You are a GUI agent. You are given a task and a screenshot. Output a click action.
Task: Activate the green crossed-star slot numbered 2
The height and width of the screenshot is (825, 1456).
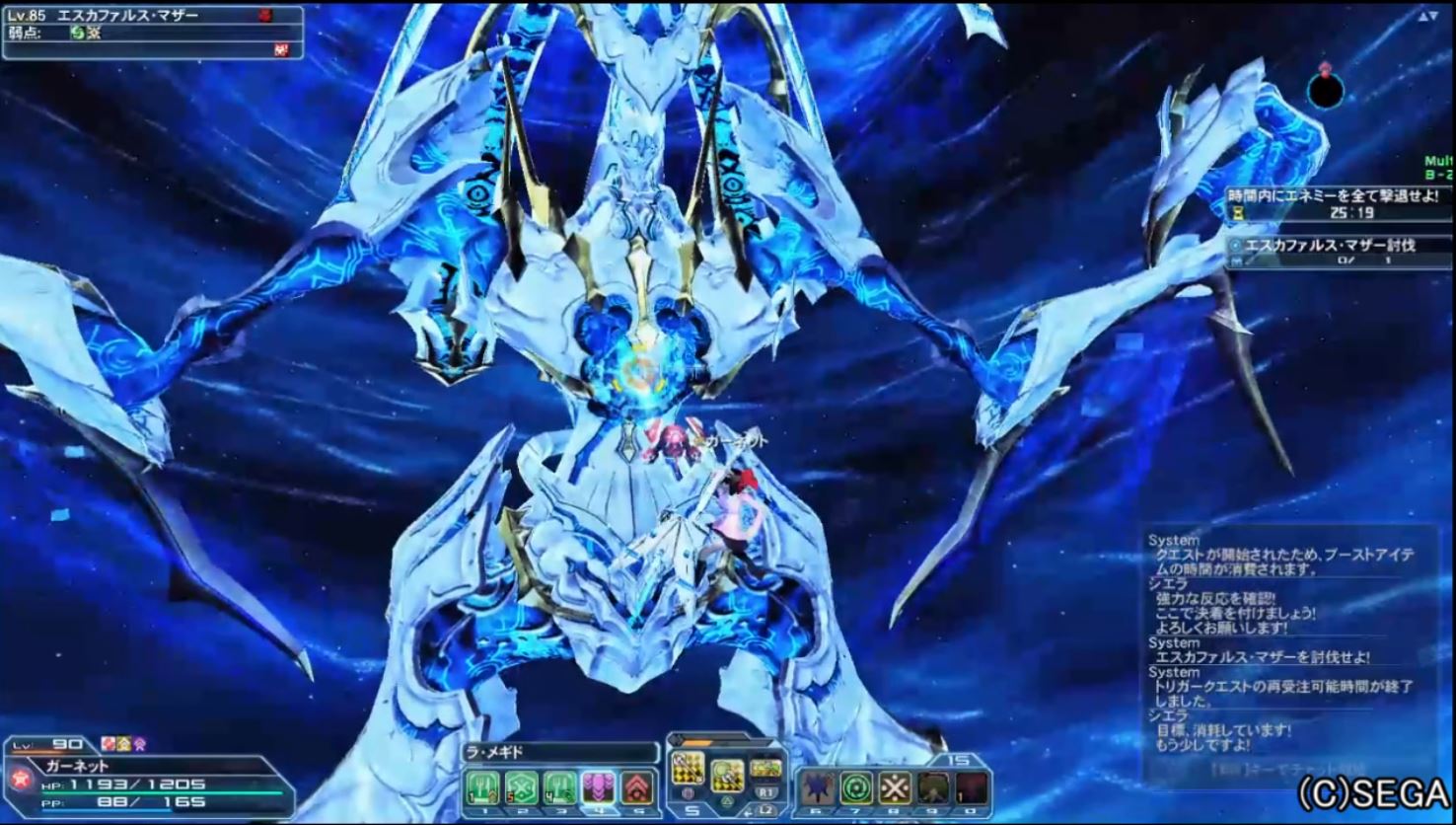coord(522,787)
